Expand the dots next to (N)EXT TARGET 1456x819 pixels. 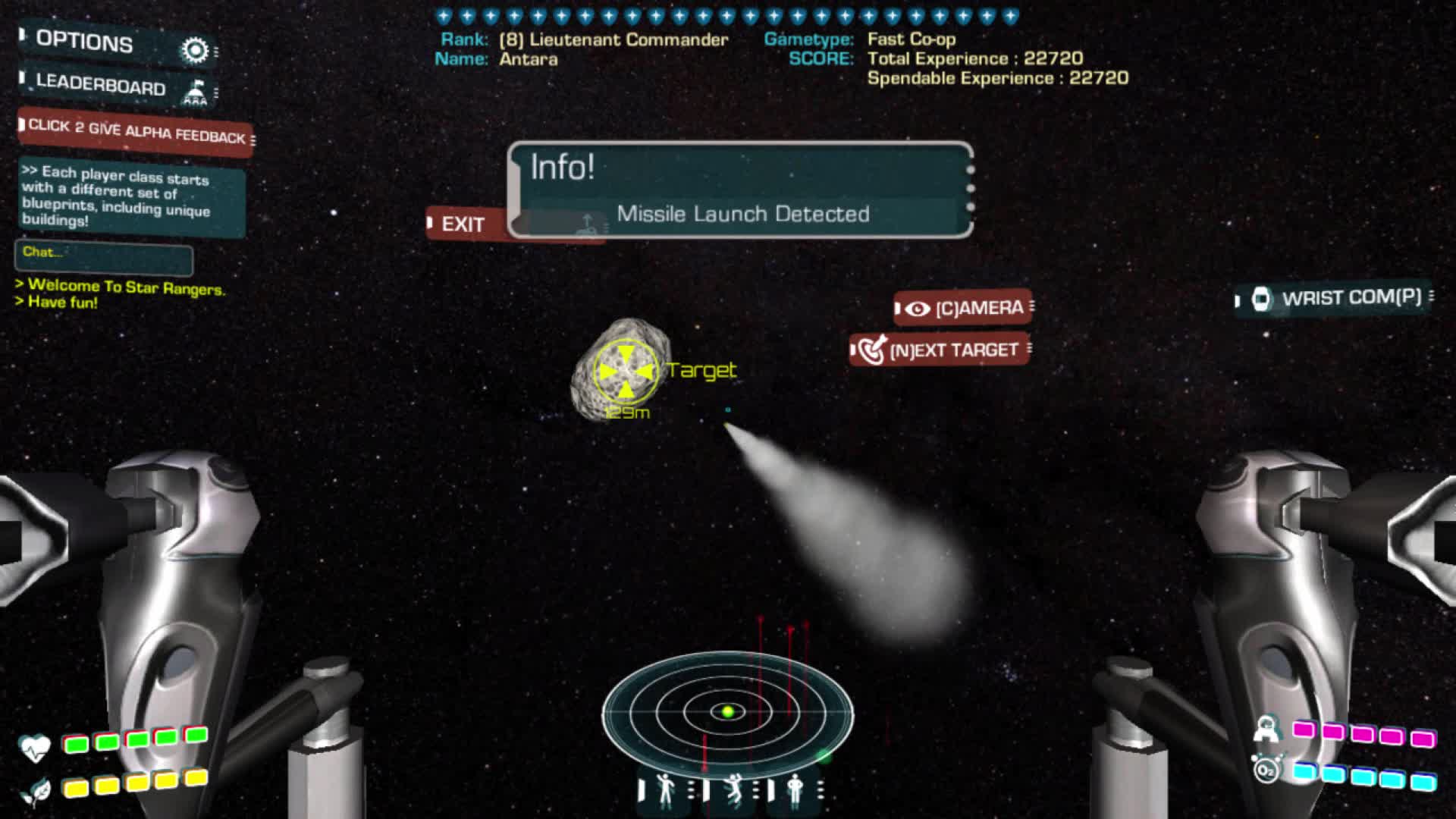pyautogui.click(x=1028, y=350)
